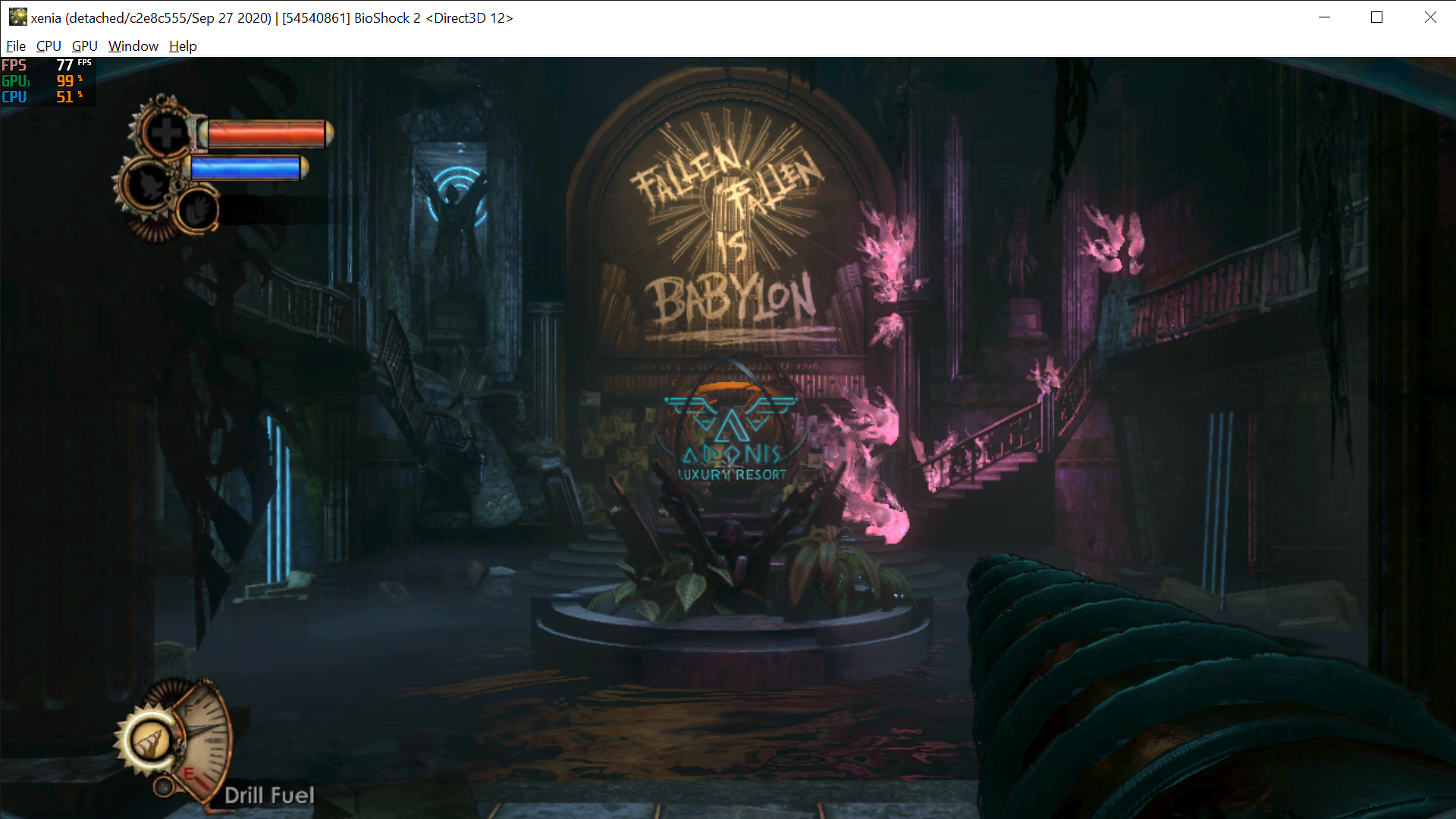This screenshot has width=1456, height=819.
Task: Open the GPU menu
Action: click(x=83, y=46)
